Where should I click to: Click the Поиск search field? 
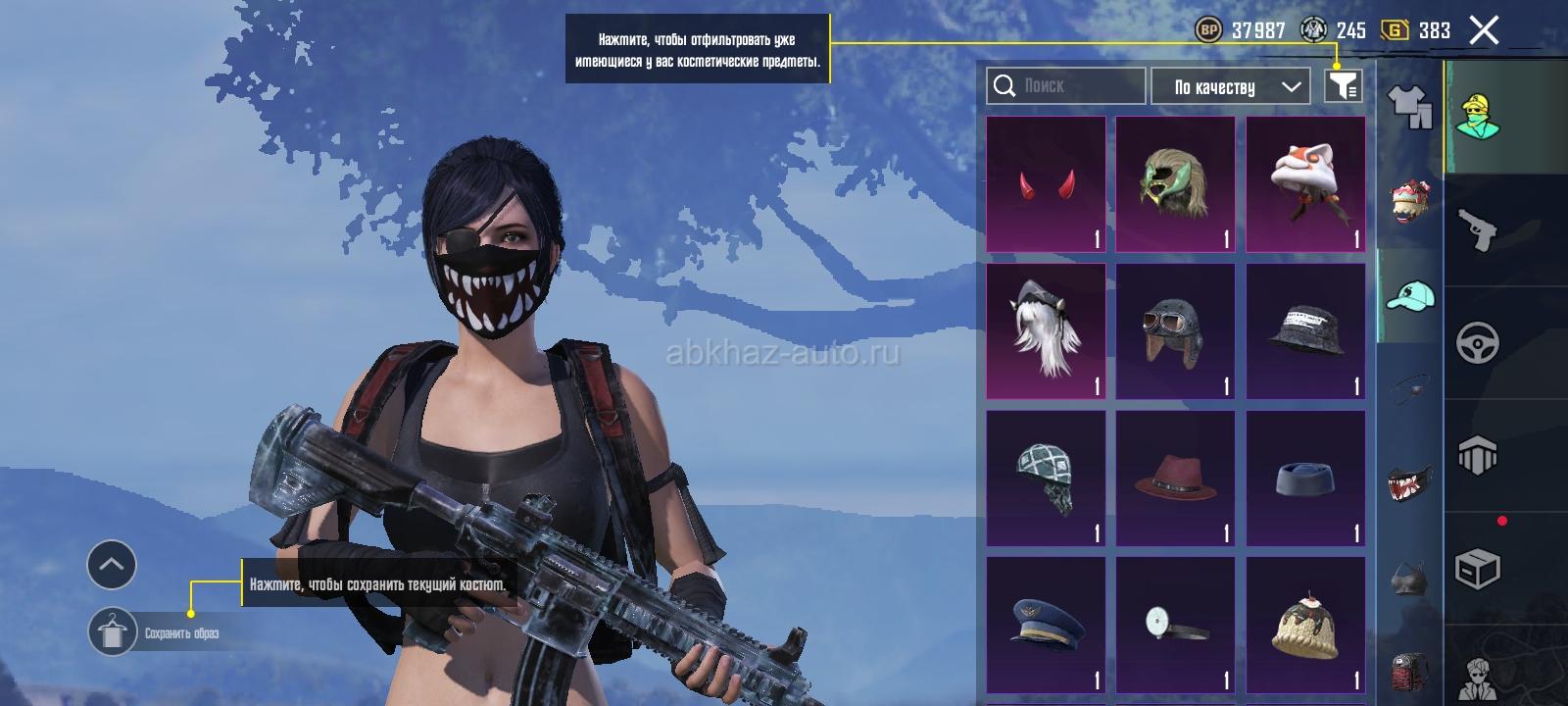1065,86
